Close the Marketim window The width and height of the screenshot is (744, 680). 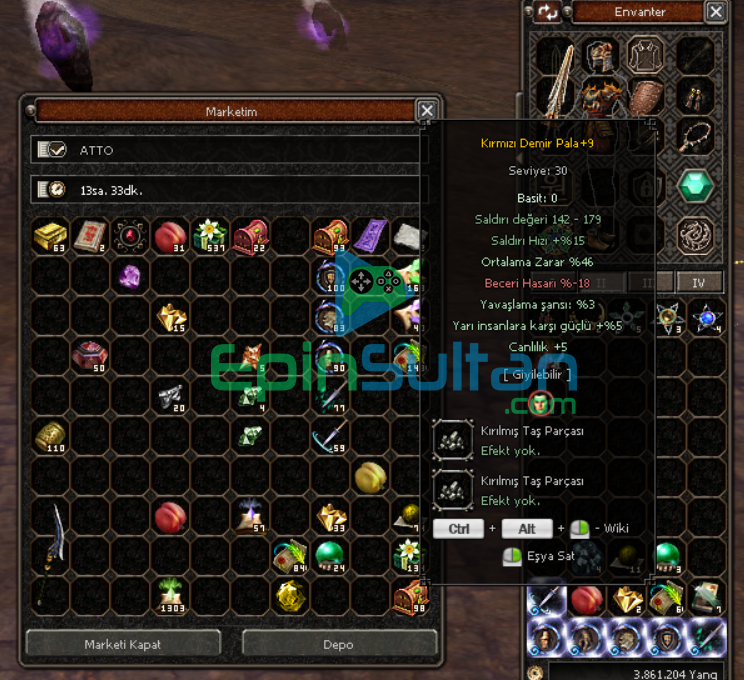427,111
